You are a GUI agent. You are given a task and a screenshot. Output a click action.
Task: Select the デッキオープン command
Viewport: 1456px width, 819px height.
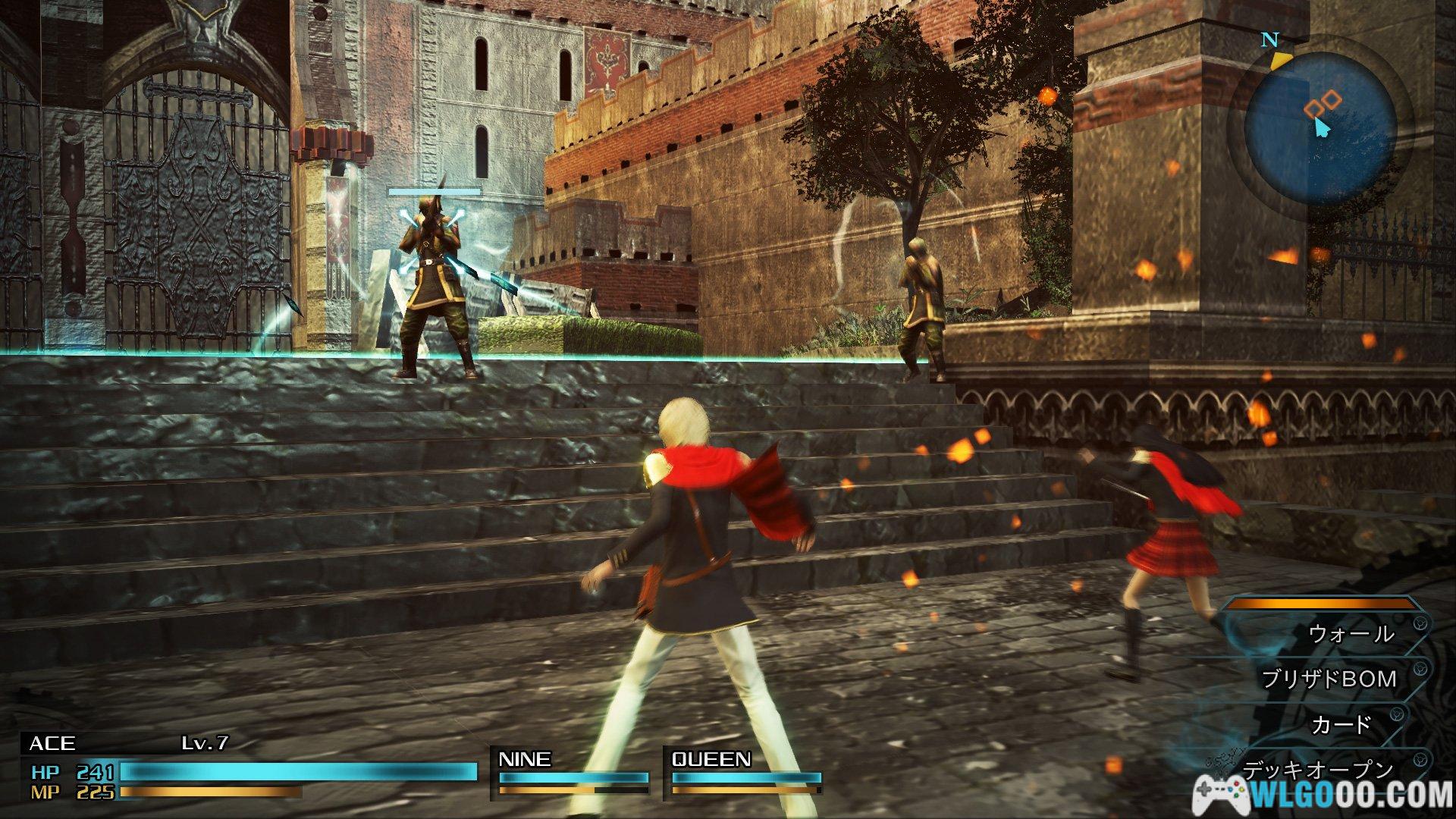click(1318, 770)
